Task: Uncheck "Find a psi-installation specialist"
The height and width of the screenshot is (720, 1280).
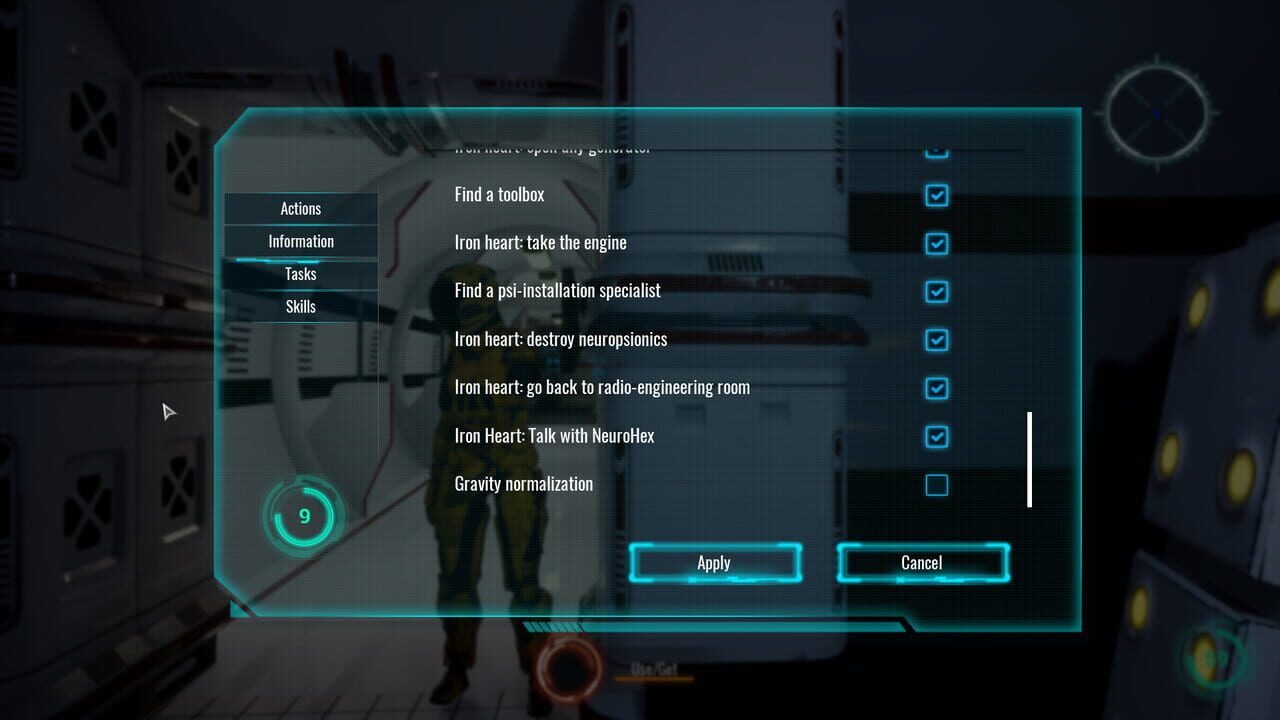Action: coord(935,291)
